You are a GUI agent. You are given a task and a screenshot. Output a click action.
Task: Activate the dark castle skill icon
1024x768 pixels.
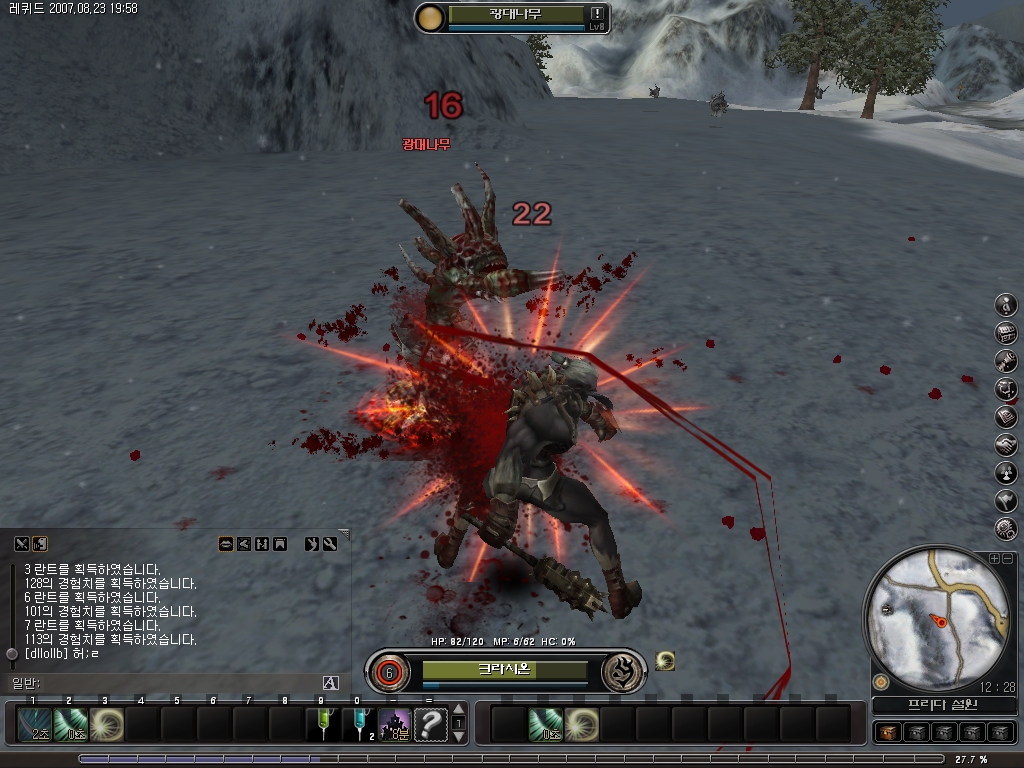click(x=394, y=724)
